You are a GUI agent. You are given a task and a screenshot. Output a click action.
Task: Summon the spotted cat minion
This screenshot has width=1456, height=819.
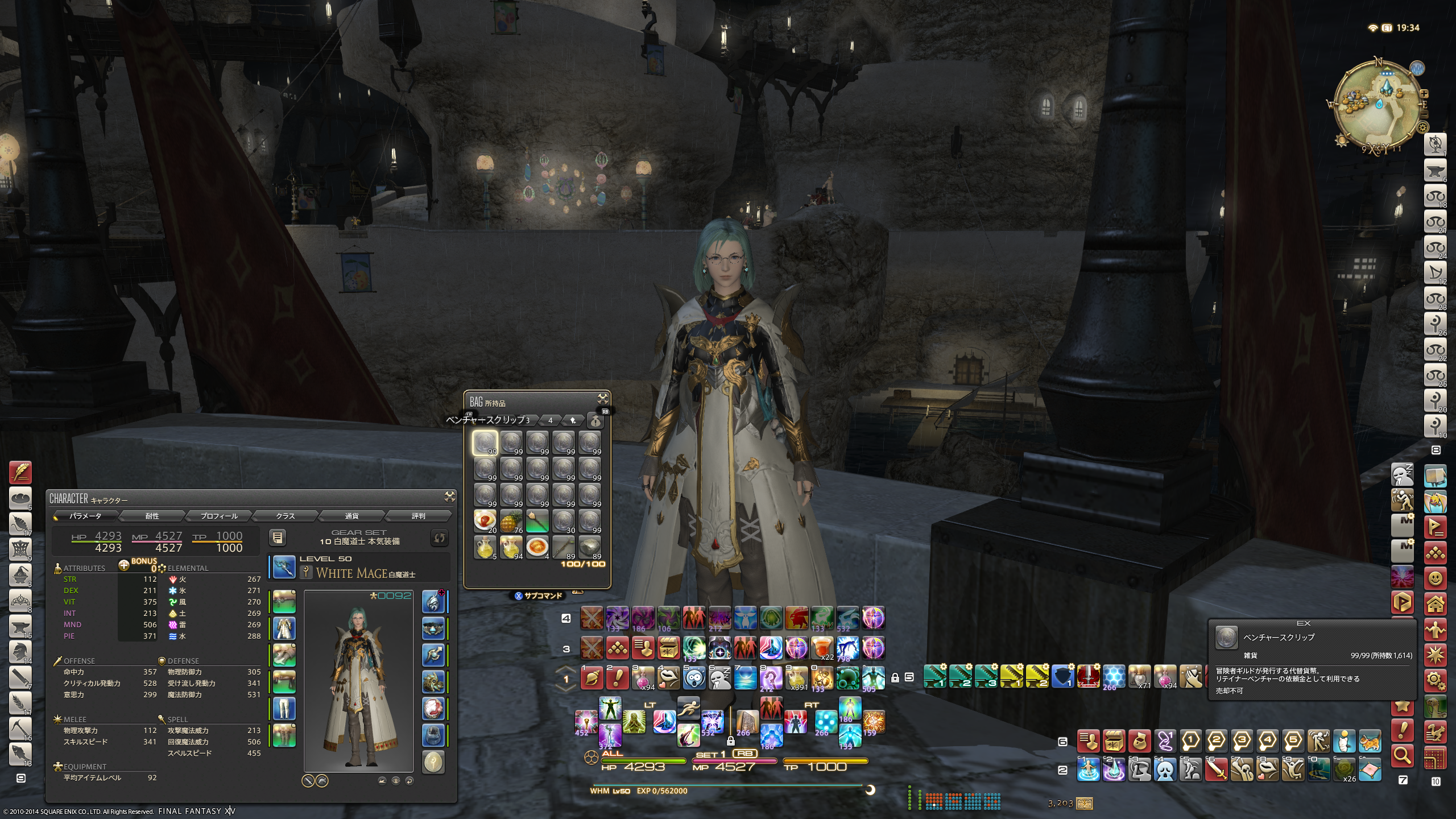point(1370,741)
